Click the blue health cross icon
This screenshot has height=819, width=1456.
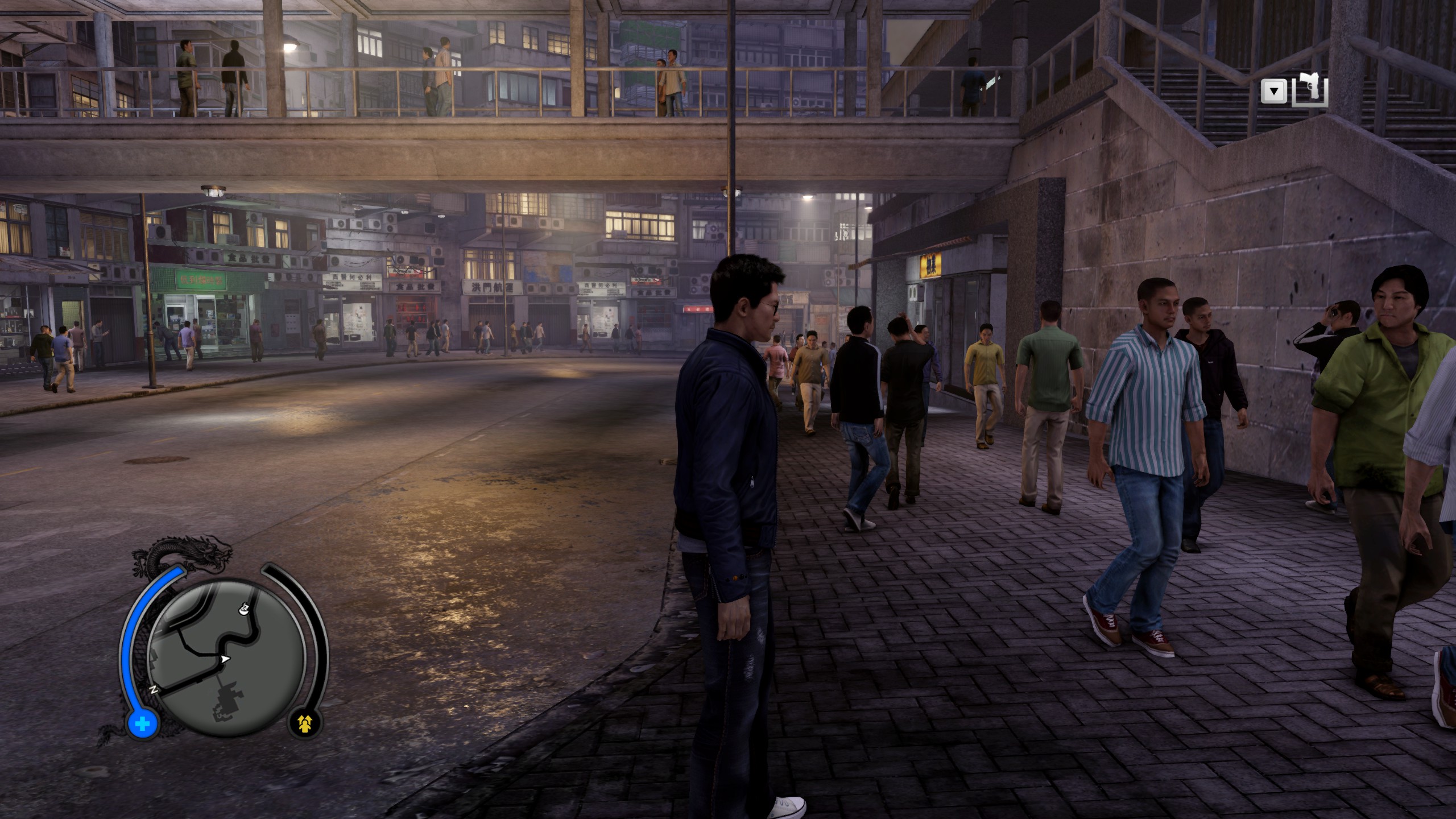pos(143,725)
